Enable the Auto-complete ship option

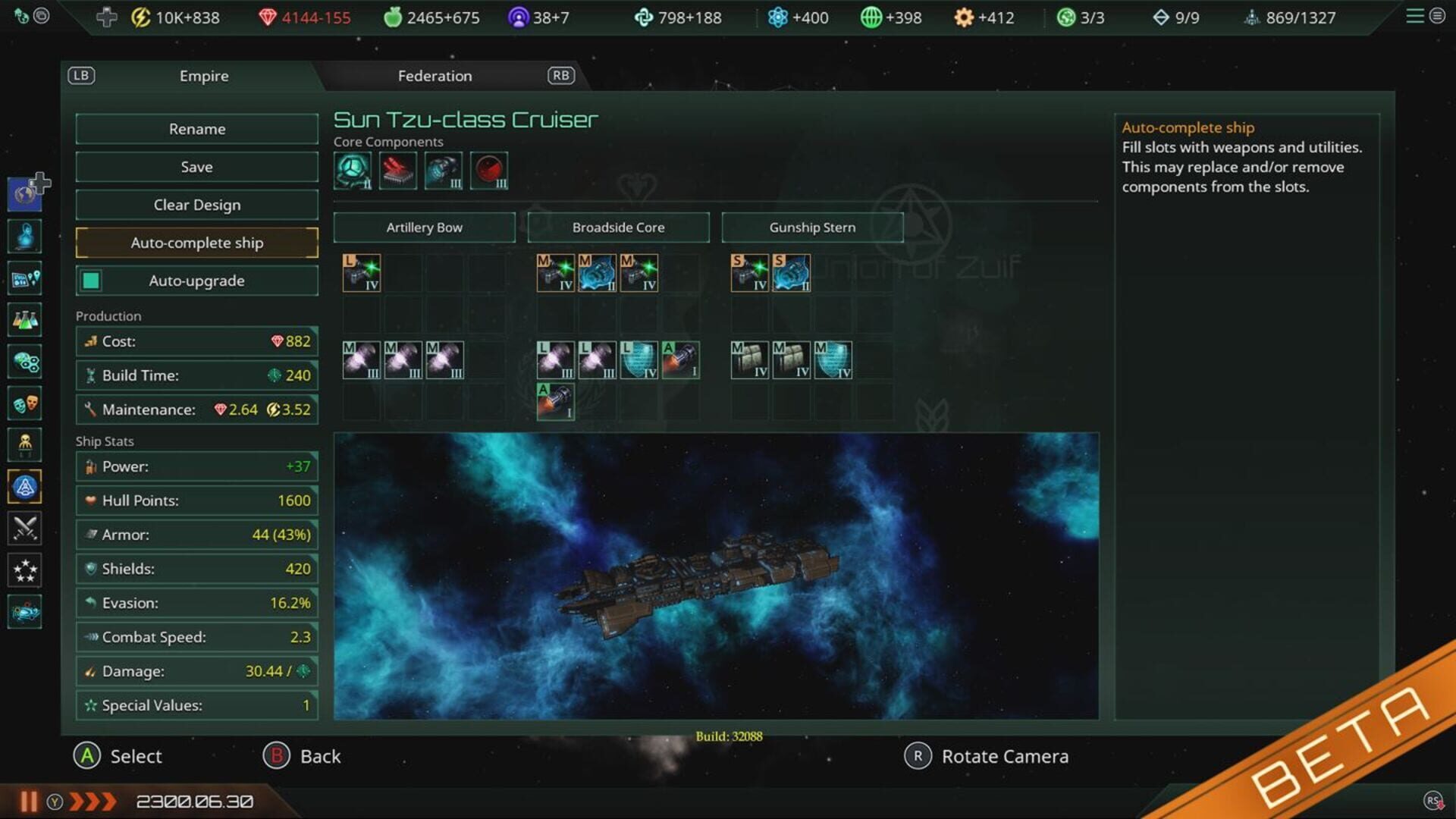tap(196, 243)
